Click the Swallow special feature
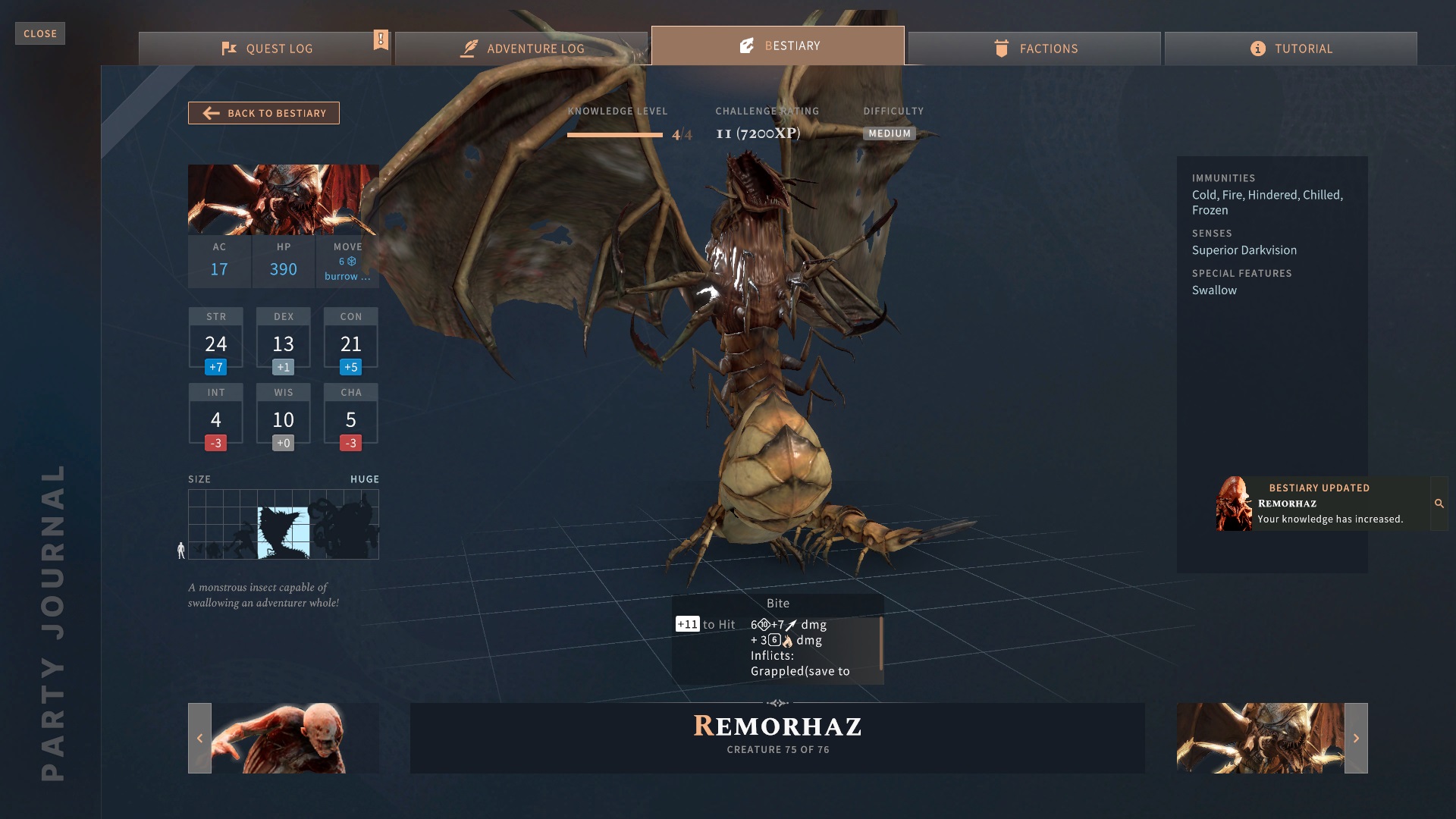The height and width of the screenshot is (819, 1456). point(1214,290)
